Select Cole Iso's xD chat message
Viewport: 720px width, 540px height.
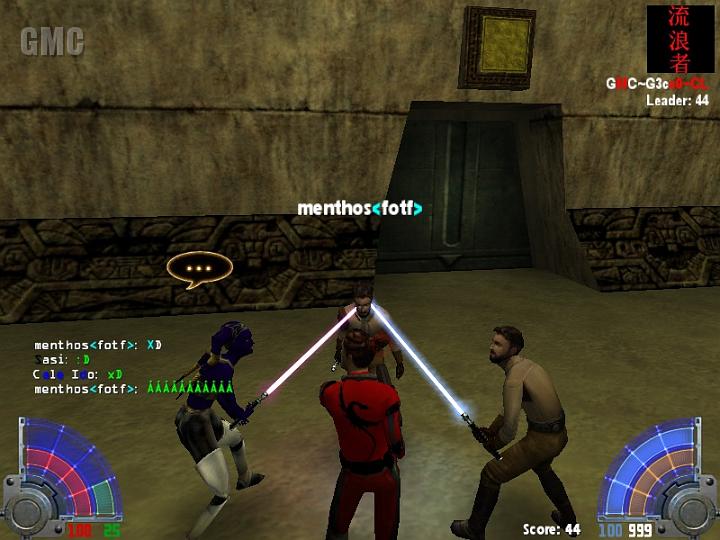click(x=78, y=374)
